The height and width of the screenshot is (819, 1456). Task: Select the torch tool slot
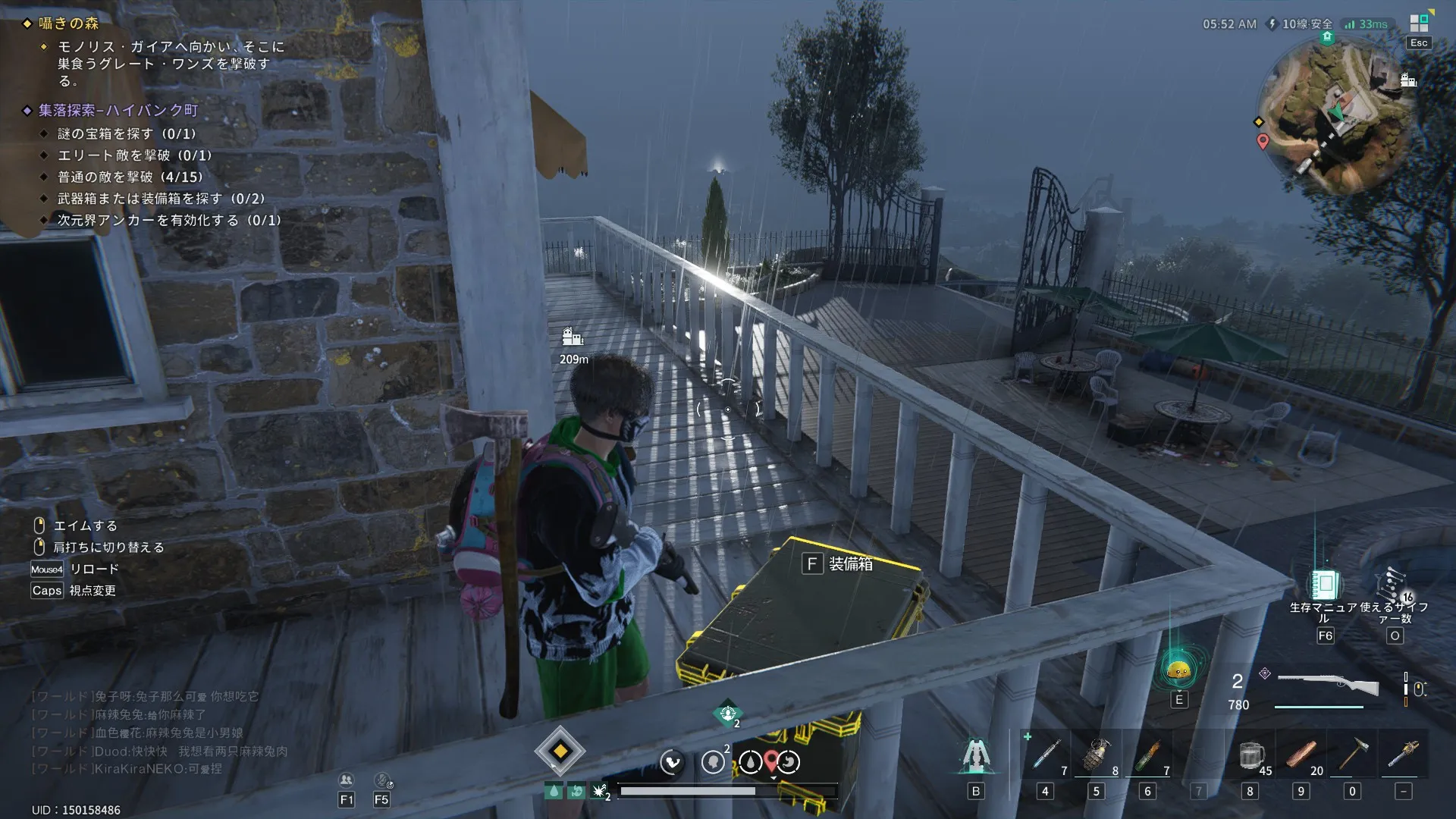click(1403, 755)
